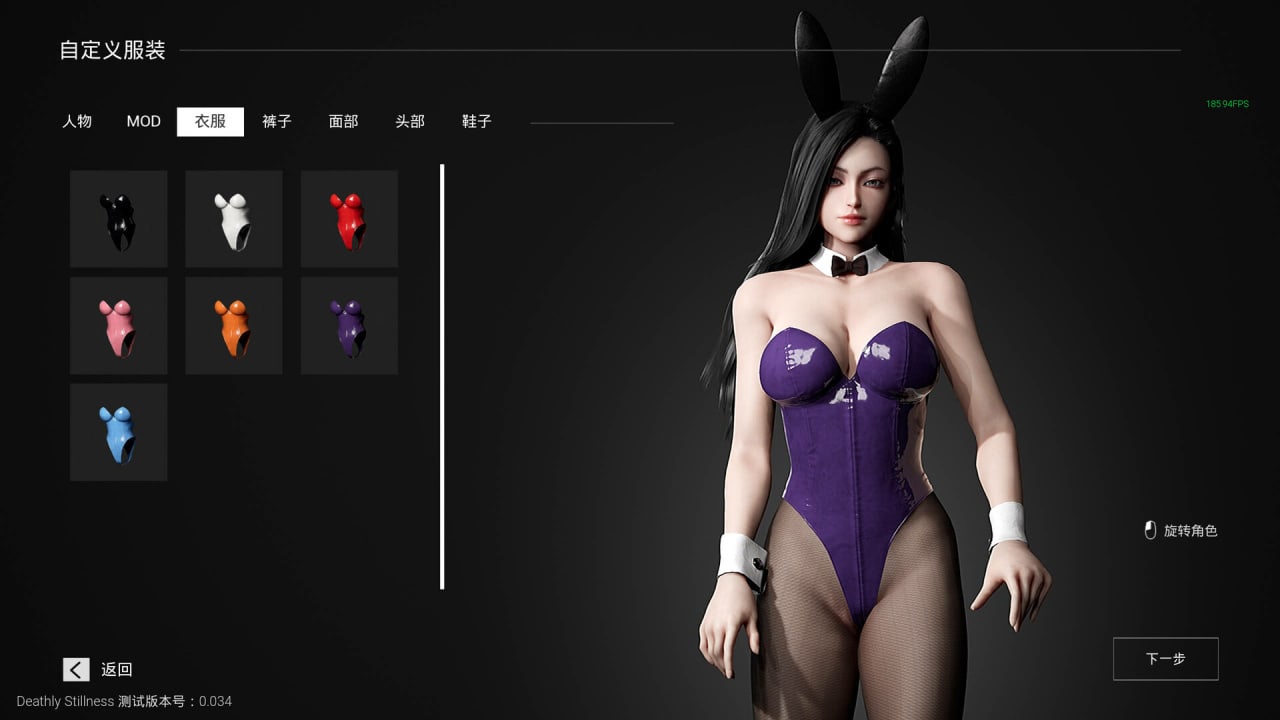
Task: Open the 面部 face tab
Action: 343,121
